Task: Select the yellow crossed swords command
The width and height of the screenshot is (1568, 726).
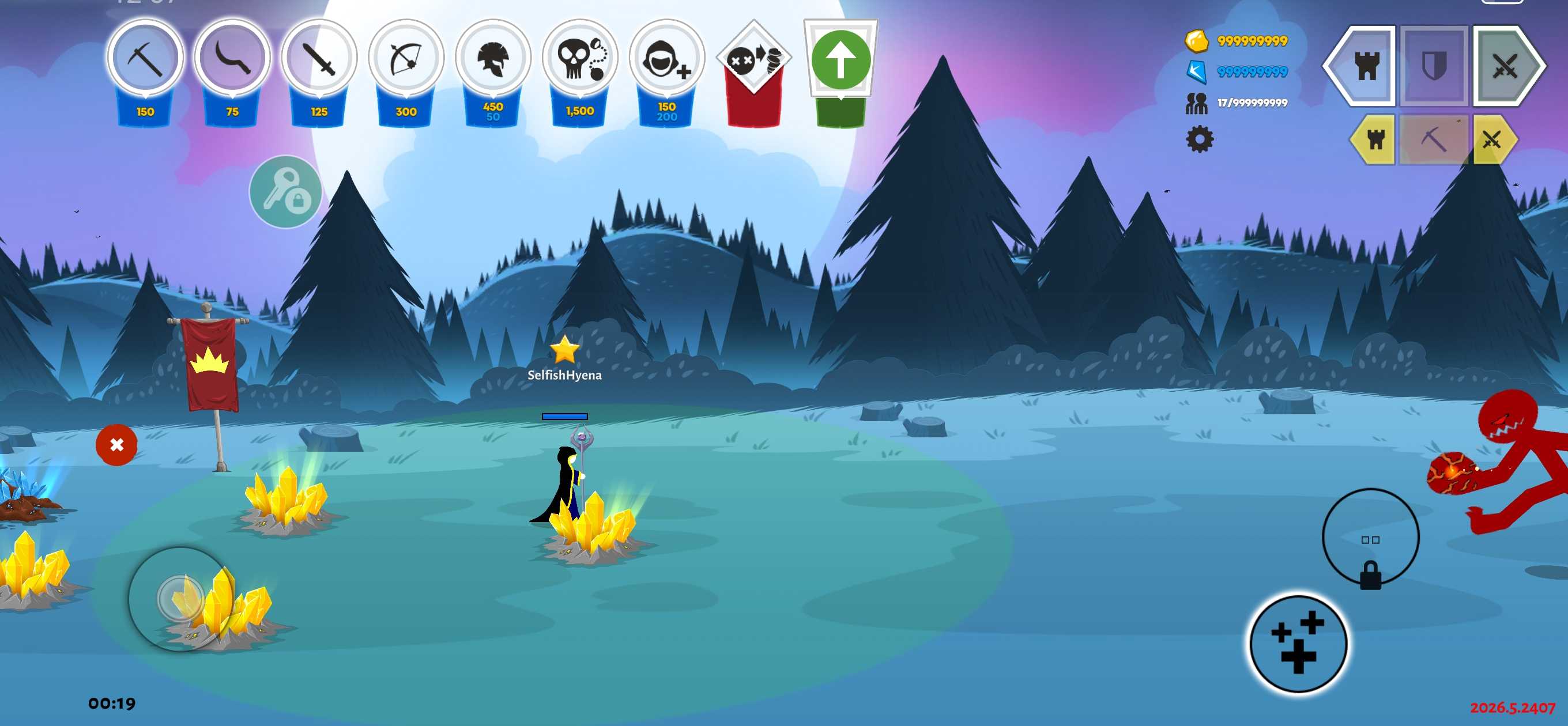Action: point(1491,140)
